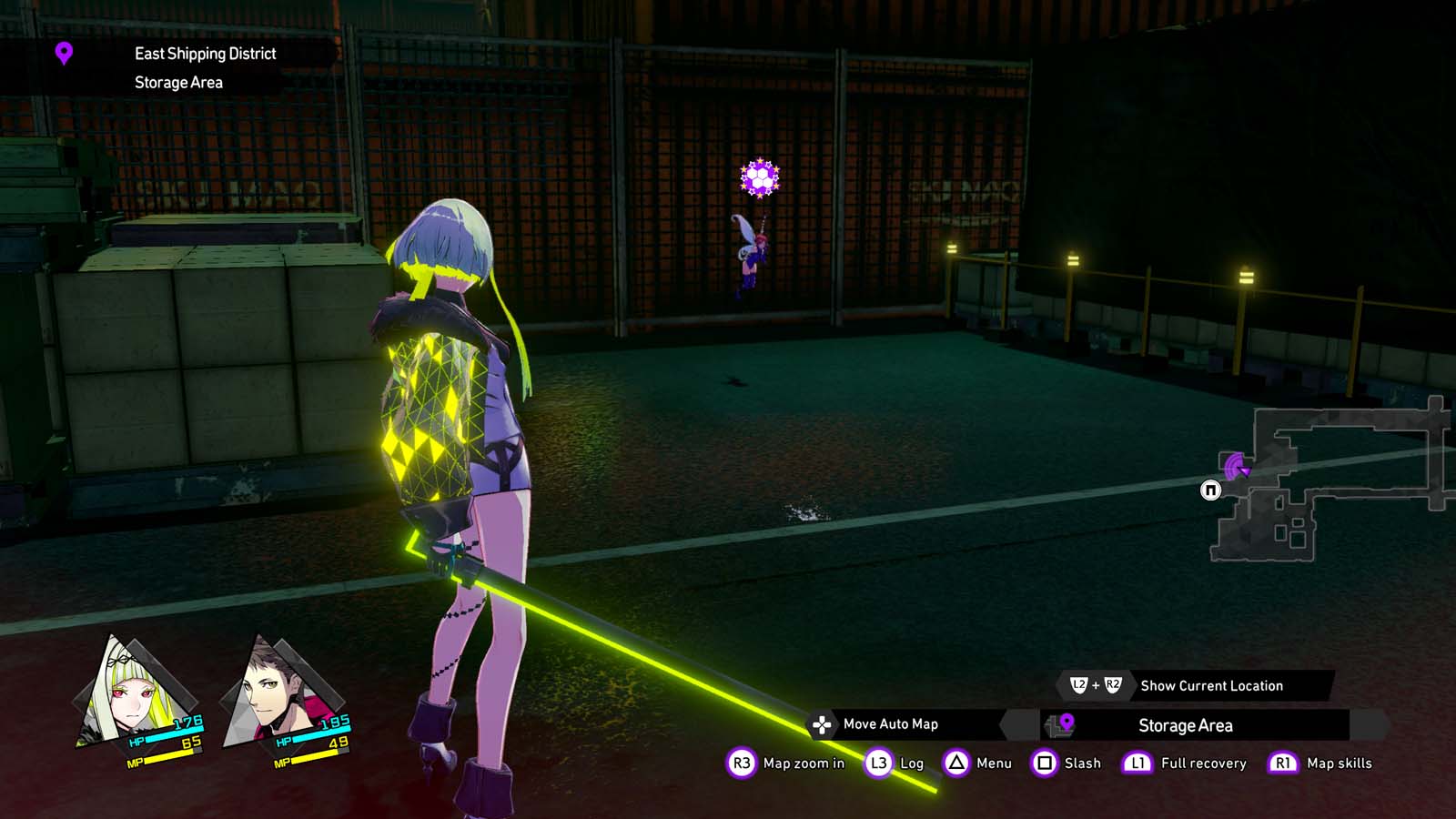Select the Log entry in the command bar
The image size is (1456, 819).
coord(911,763)
